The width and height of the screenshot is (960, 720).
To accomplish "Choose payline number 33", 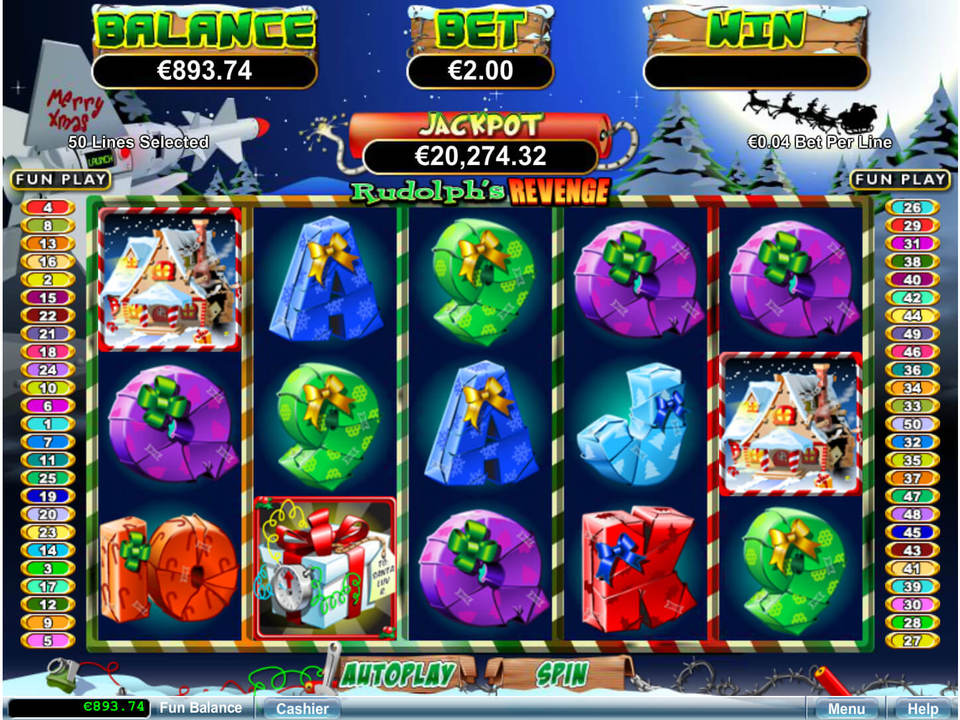I will [x=911, y=406].
